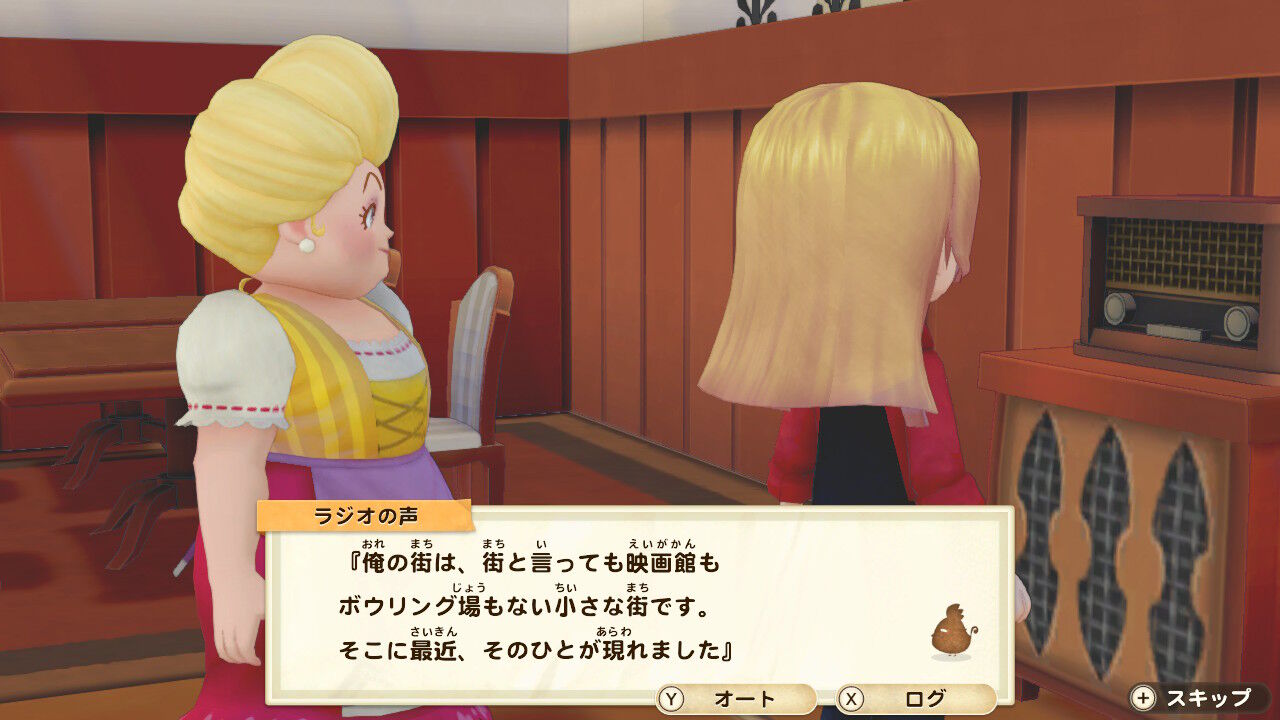The width and height of the screenshot is (1280, 720).
Task: Click the orange ラジオの声 name plate
Action: click(x=368, y=512)
